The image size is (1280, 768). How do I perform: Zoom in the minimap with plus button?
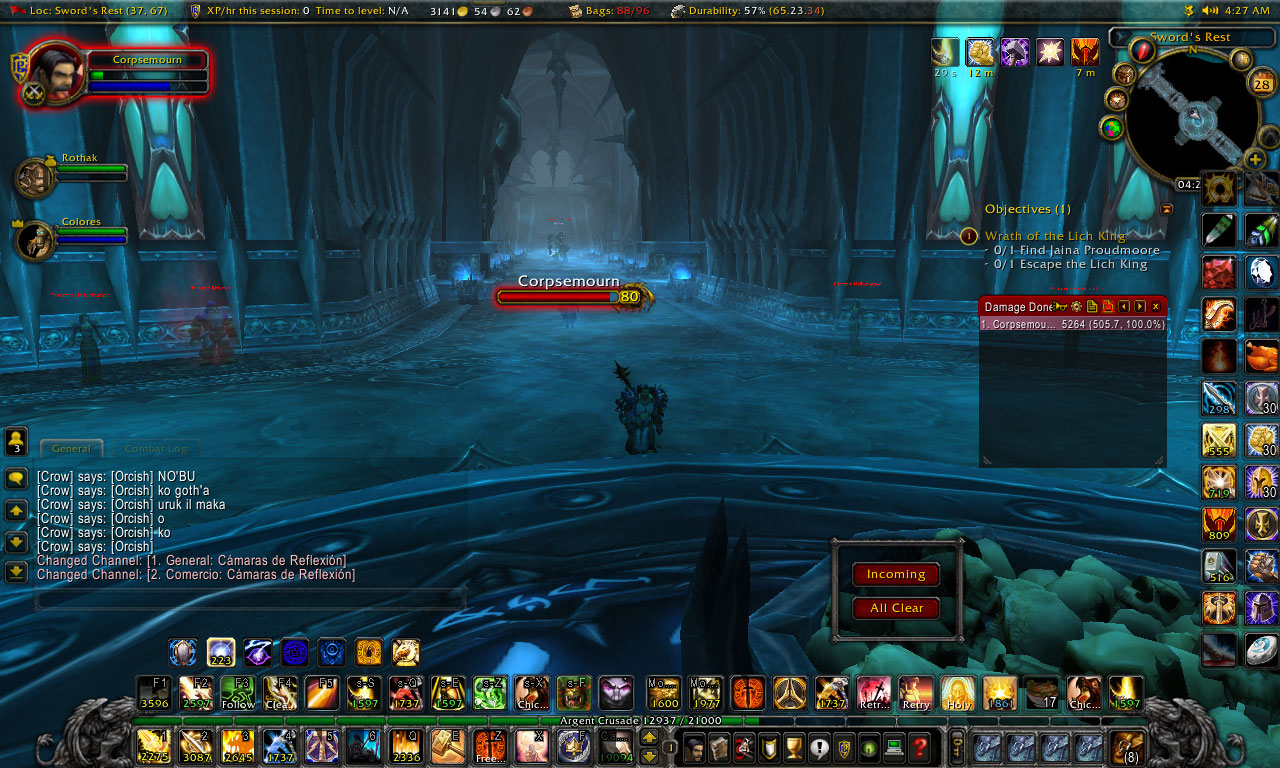pyautogui.click(x=1255, y=160)
